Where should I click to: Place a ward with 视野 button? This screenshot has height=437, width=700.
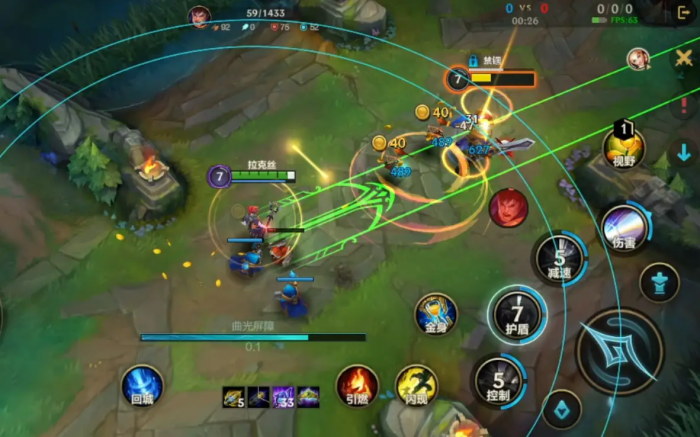coord(624,148)
